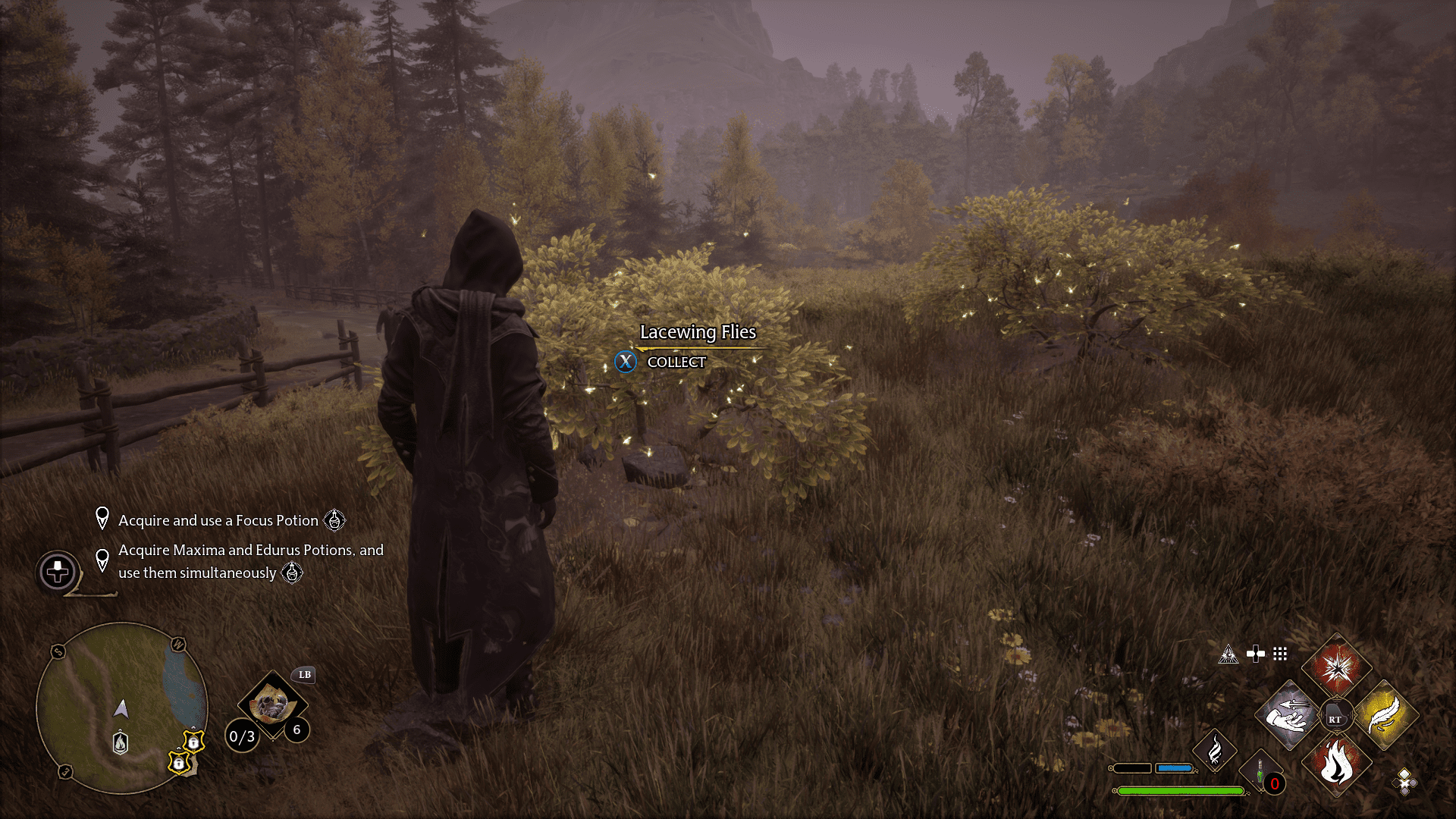Click the W compass marker on the minimap

click(x=179, y=645)
